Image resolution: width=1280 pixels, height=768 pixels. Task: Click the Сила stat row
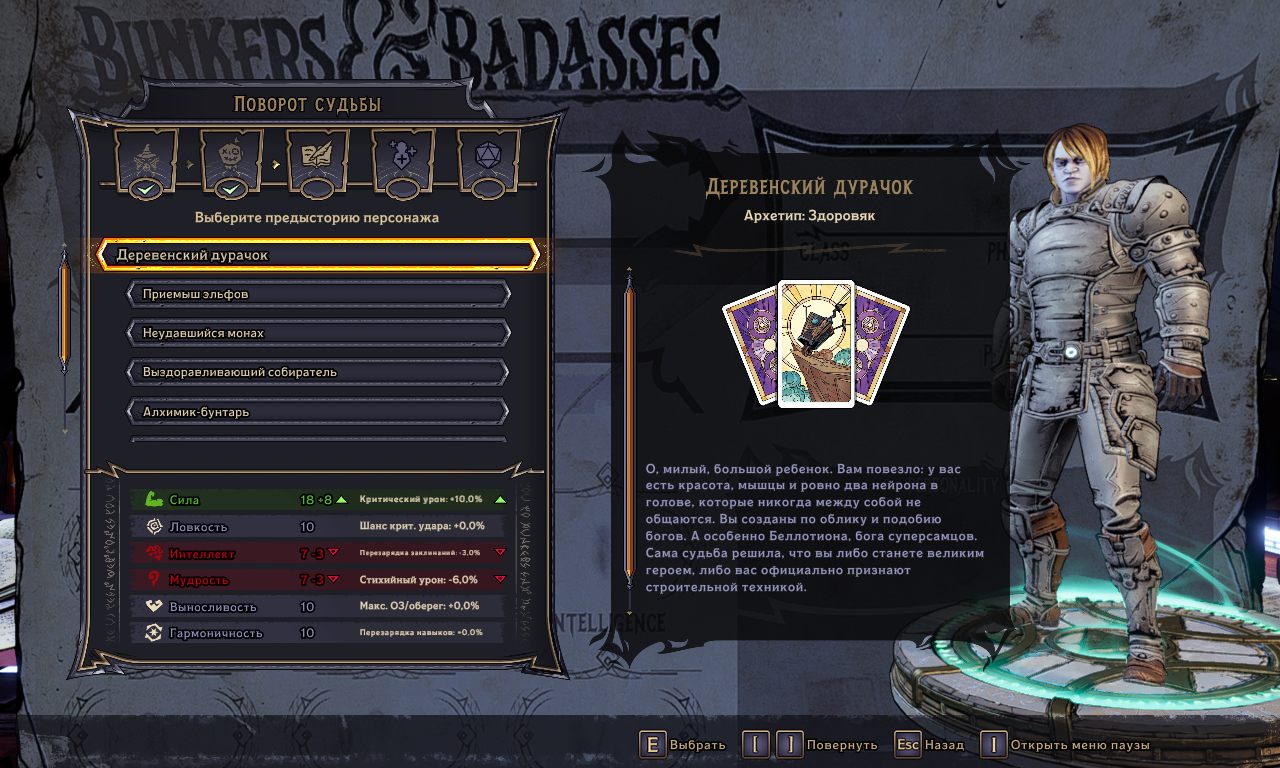point(318,499)
